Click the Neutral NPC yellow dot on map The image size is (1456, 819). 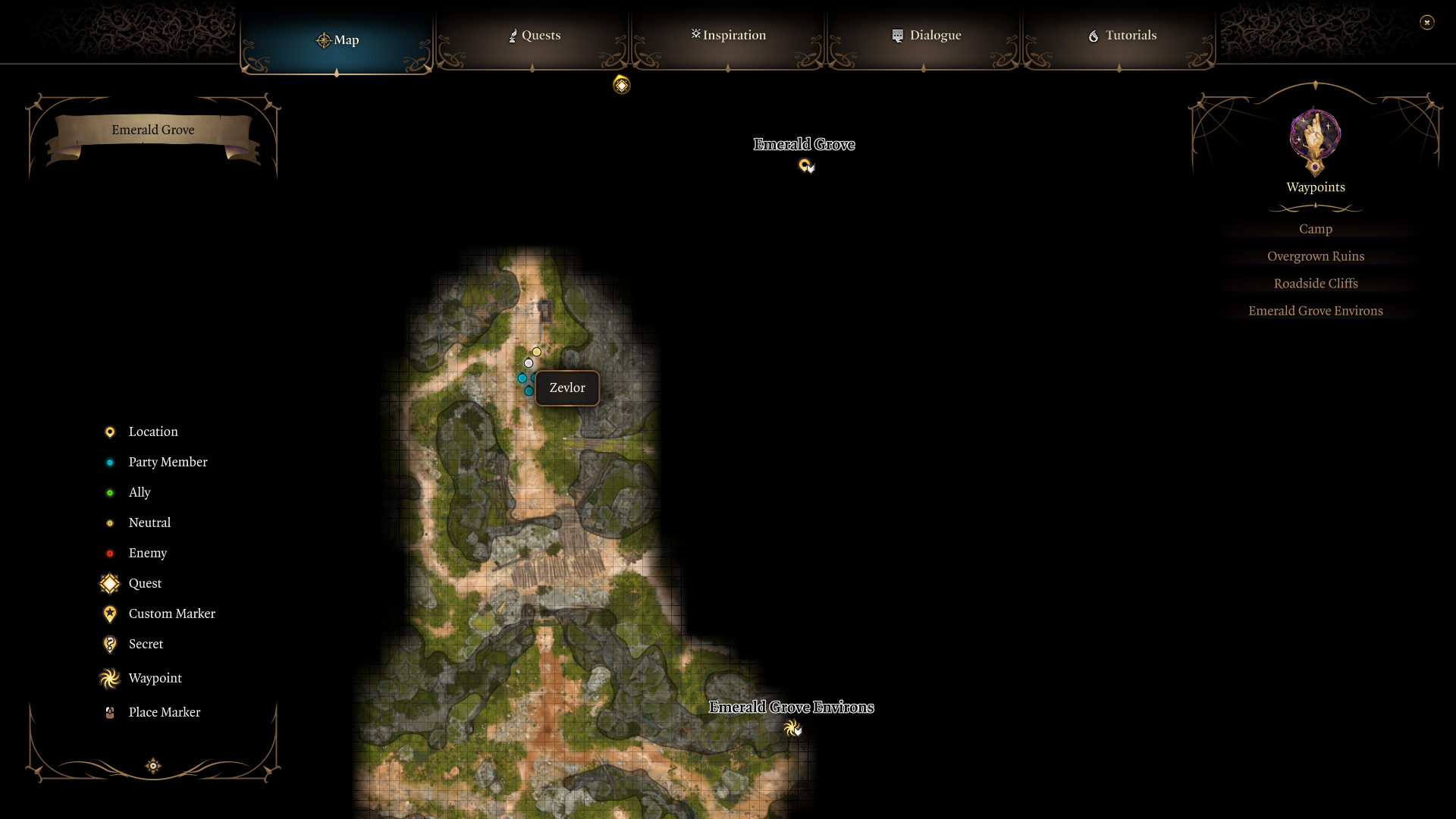pos(536,351)
